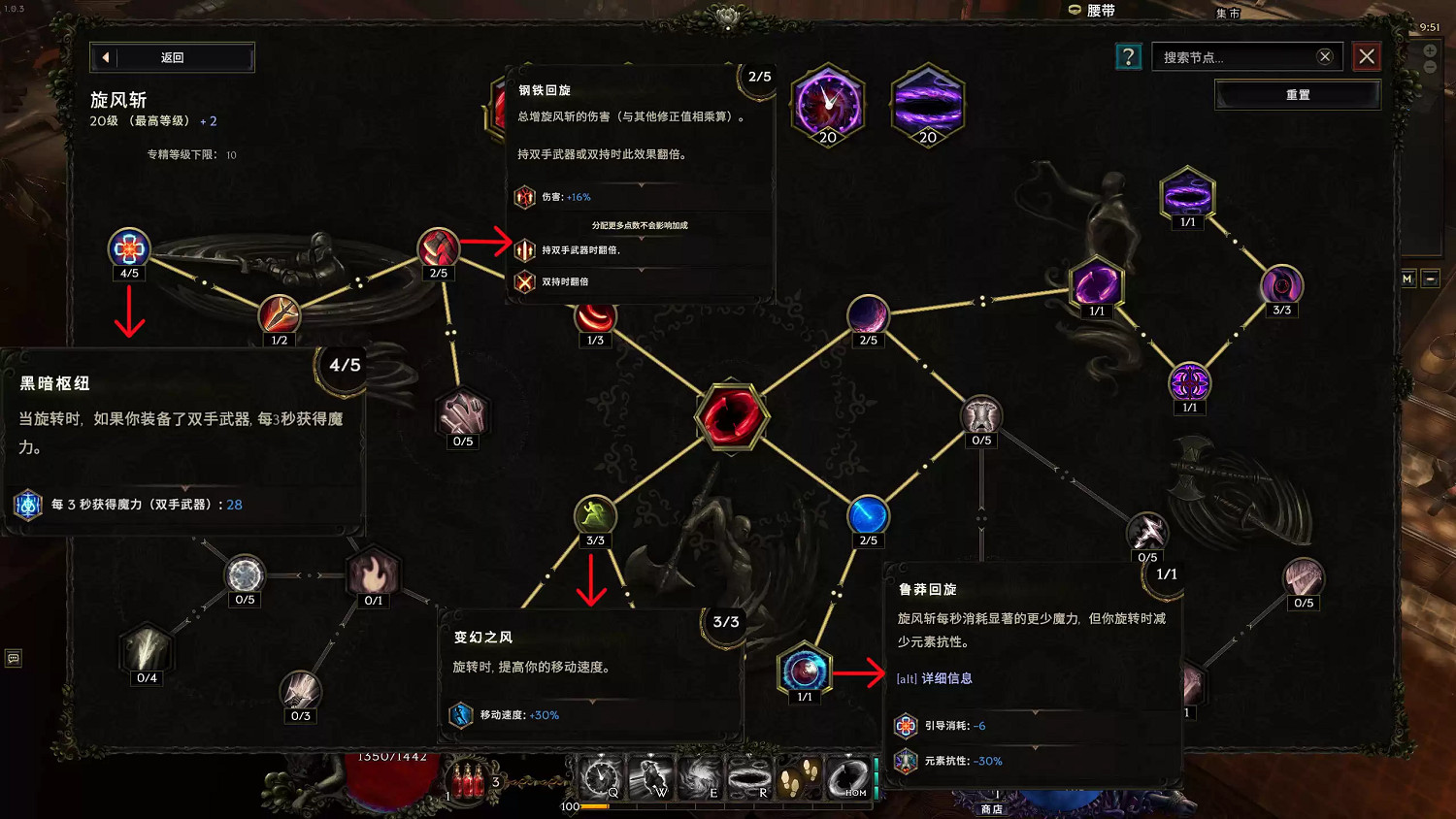Viewport: 1456px width, 819px height.
Task: Click the +2 link beside 最高等级
Action: (209, 120)
